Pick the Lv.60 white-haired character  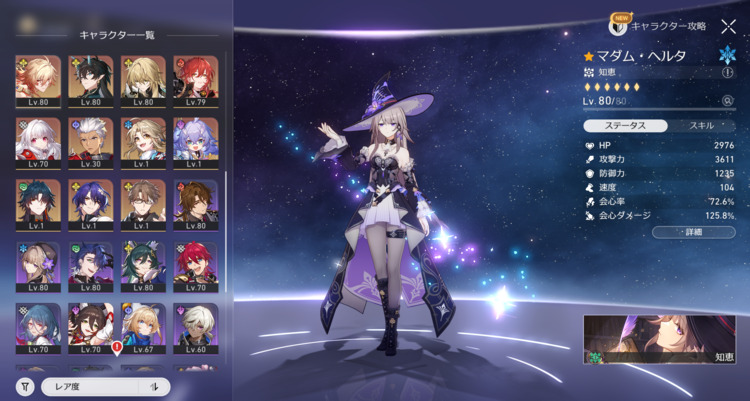pos(195,325)
